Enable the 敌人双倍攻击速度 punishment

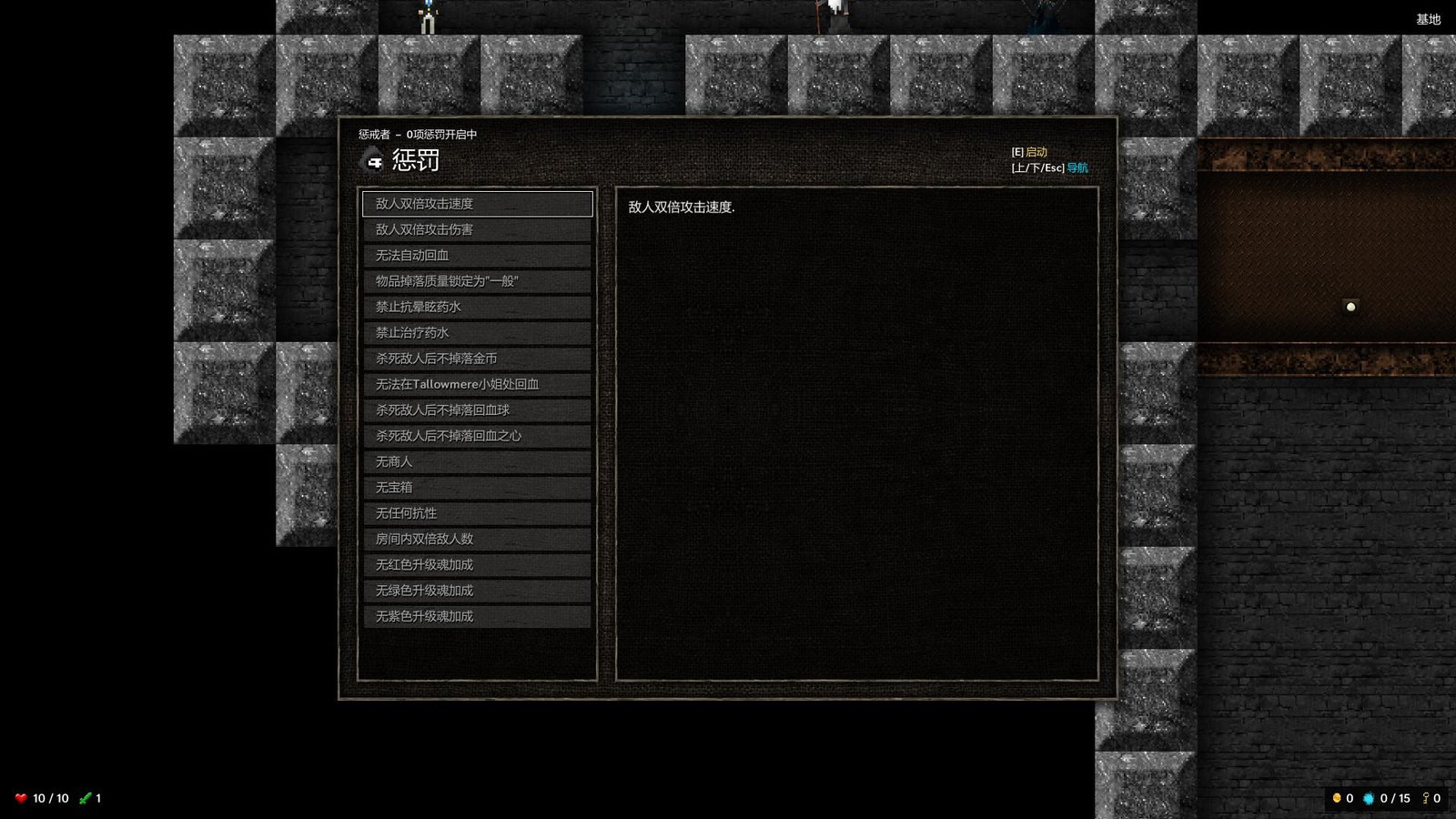coord(477,204)
